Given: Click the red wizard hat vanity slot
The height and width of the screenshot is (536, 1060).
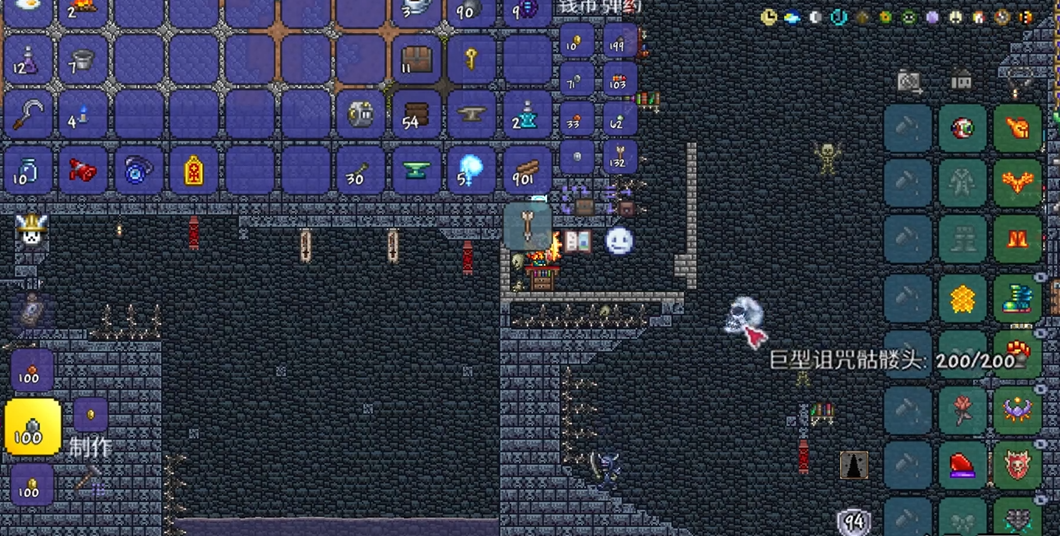Looking at the screenshot, I should pos(962,465).
